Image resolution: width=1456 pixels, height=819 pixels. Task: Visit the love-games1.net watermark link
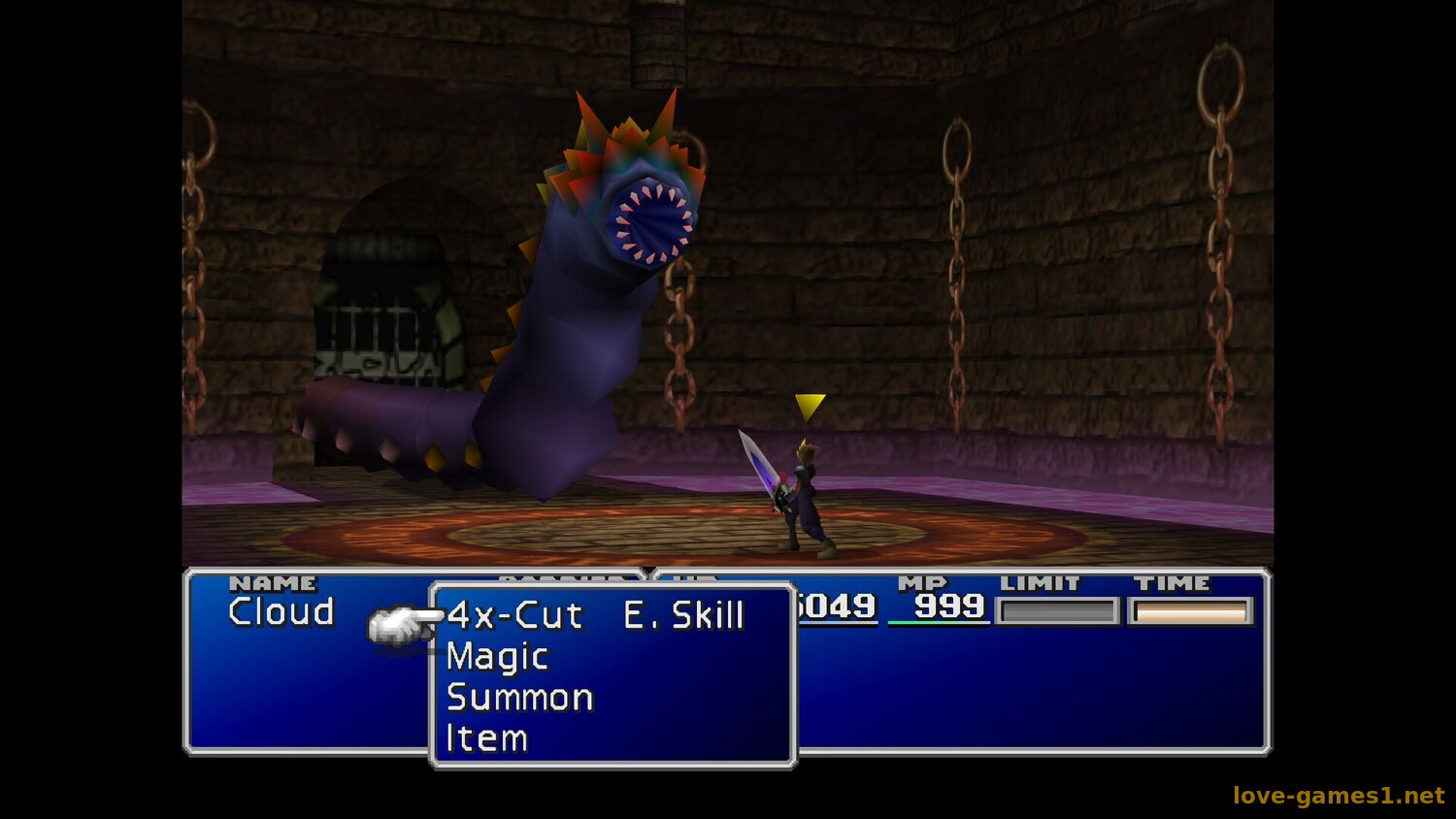click(1338, 796)
